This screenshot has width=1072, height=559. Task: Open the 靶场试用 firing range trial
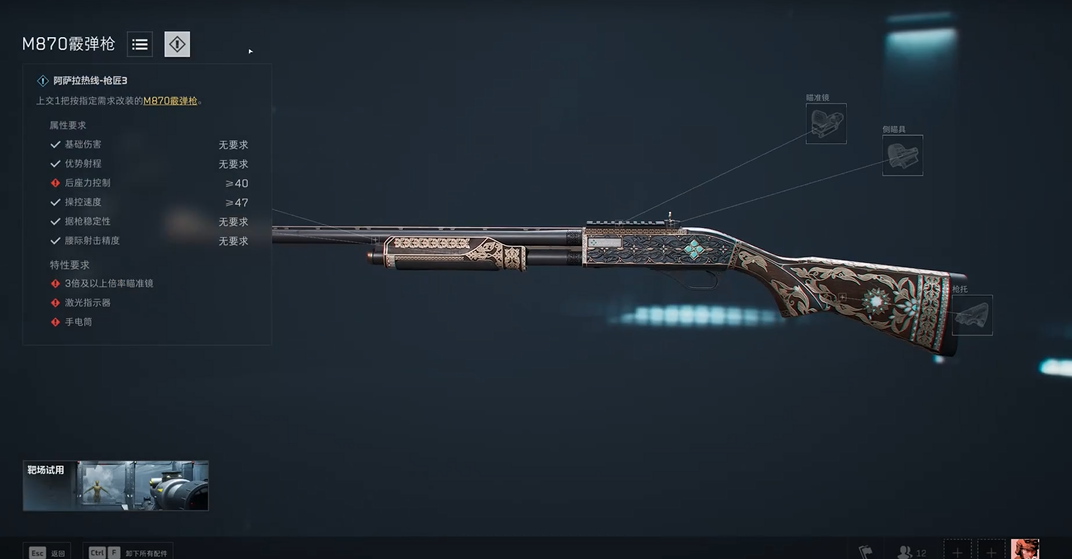(116, 485)
